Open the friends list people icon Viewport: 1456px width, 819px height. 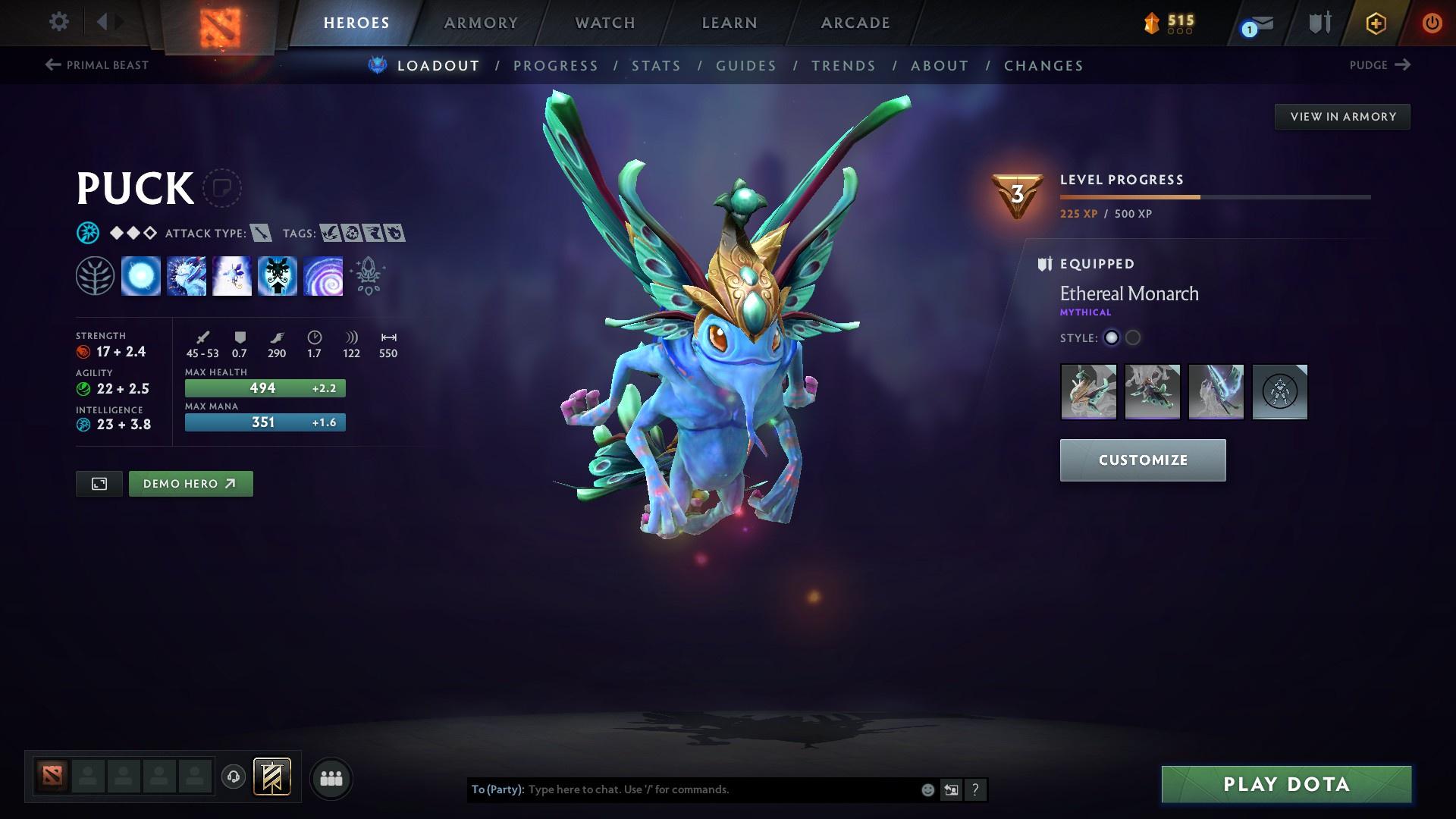(331, 777)
